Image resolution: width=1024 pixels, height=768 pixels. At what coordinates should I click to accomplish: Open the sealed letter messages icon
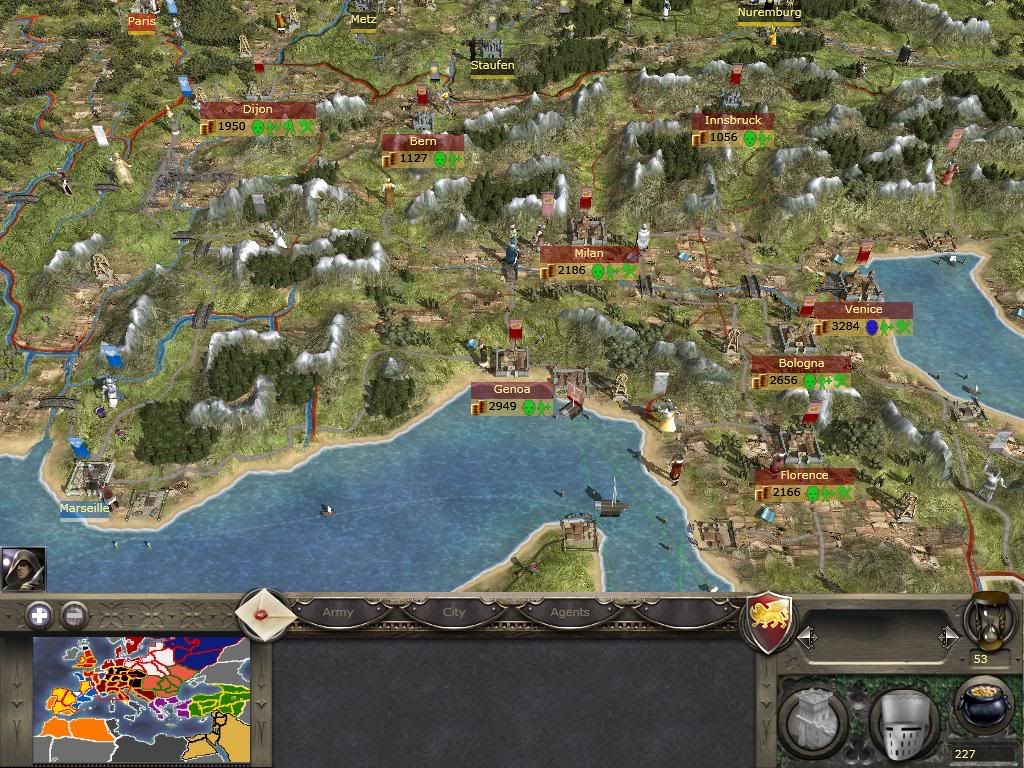263,613
